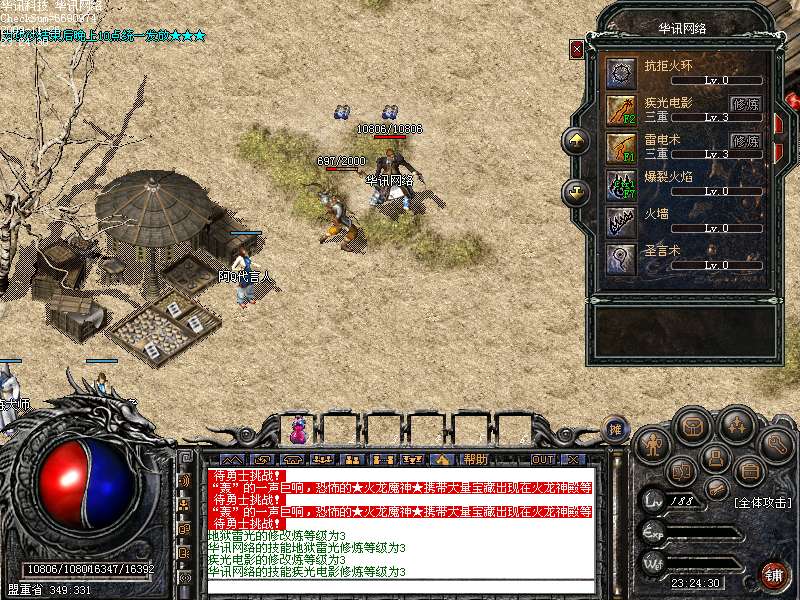The width and height of the screenshot is (800, 600).
Task: Use the pink potion in the belt slot
Action: pyautogui.click(x=298, y=431)
